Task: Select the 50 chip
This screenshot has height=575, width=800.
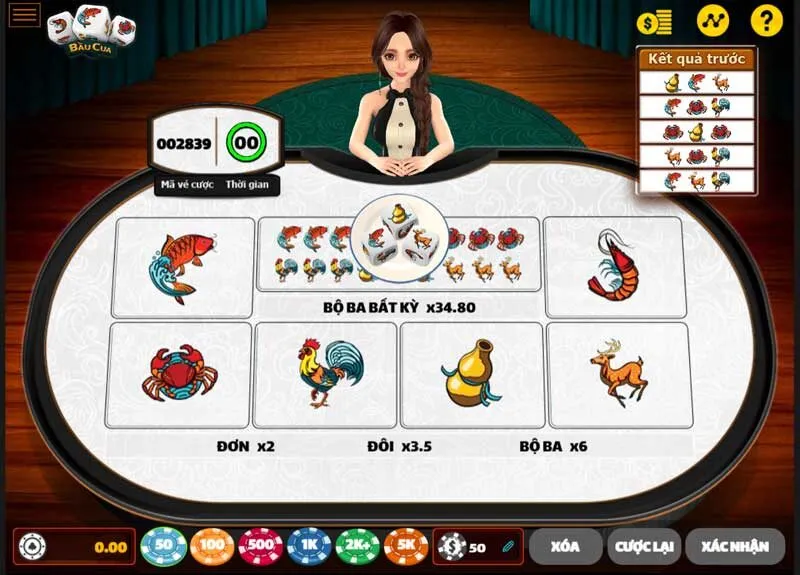Action: (x=164, y=546)
